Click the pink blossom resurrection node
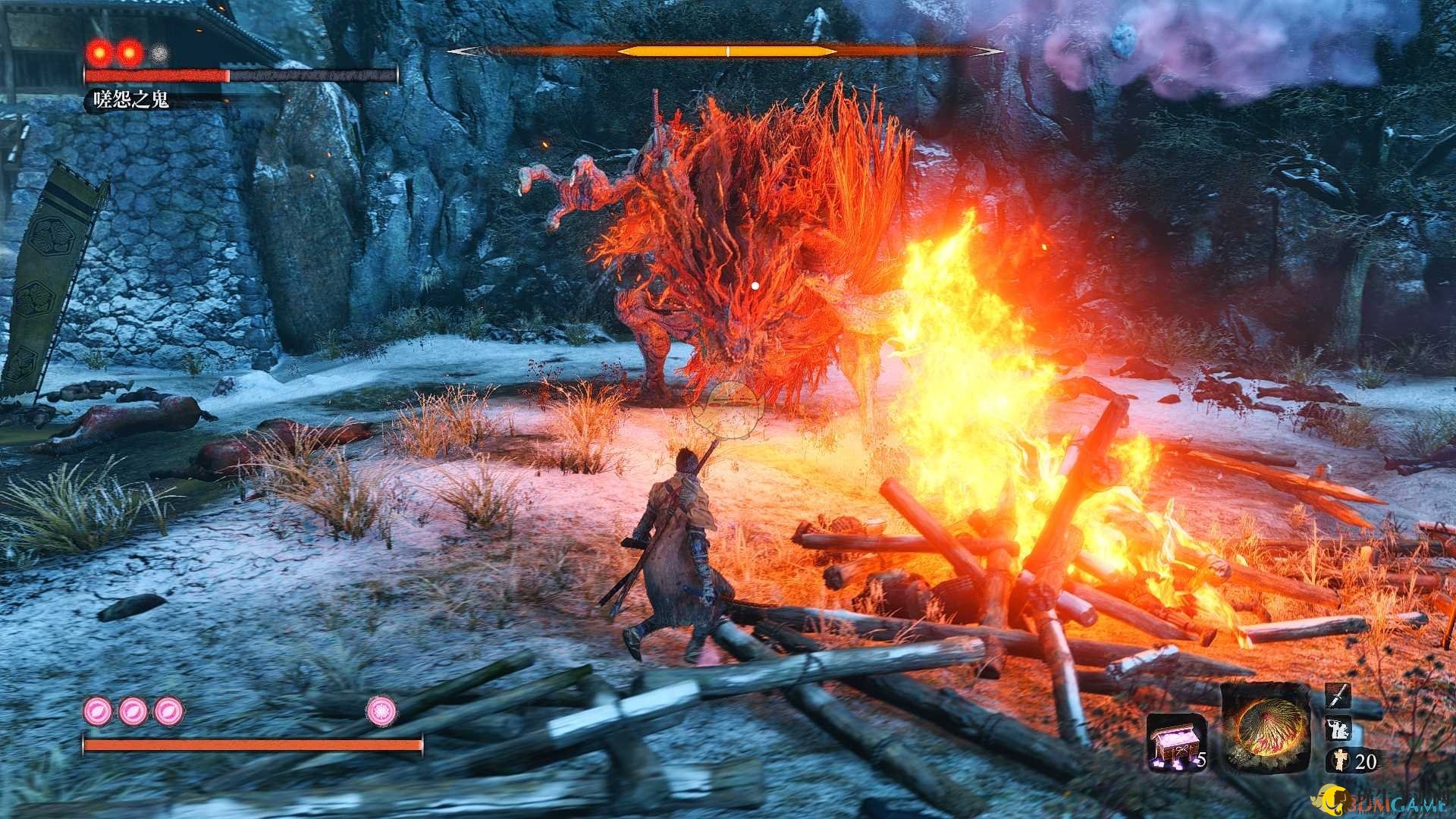 [381, 711]
